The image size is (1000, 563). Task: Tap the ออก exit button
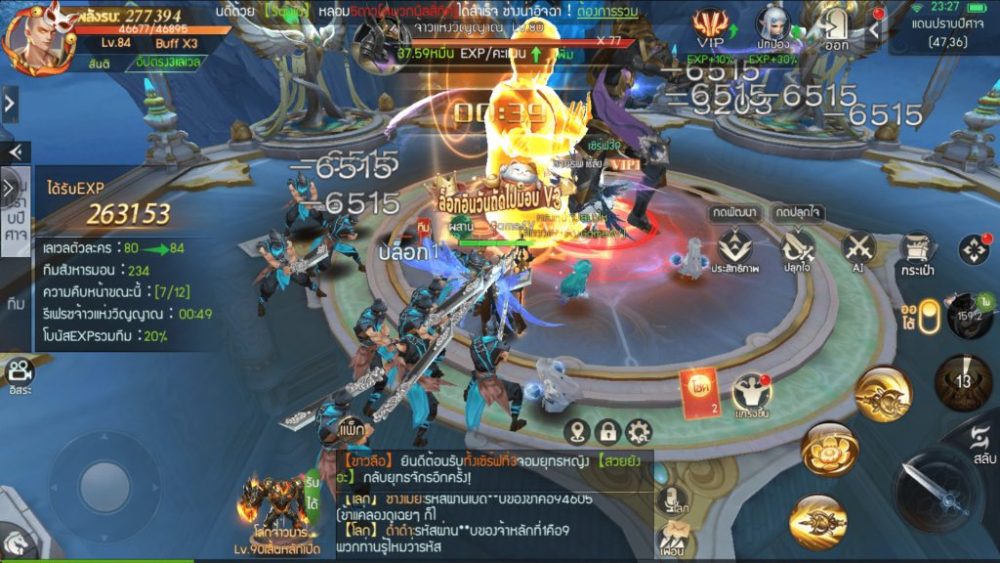pos(836,26)
